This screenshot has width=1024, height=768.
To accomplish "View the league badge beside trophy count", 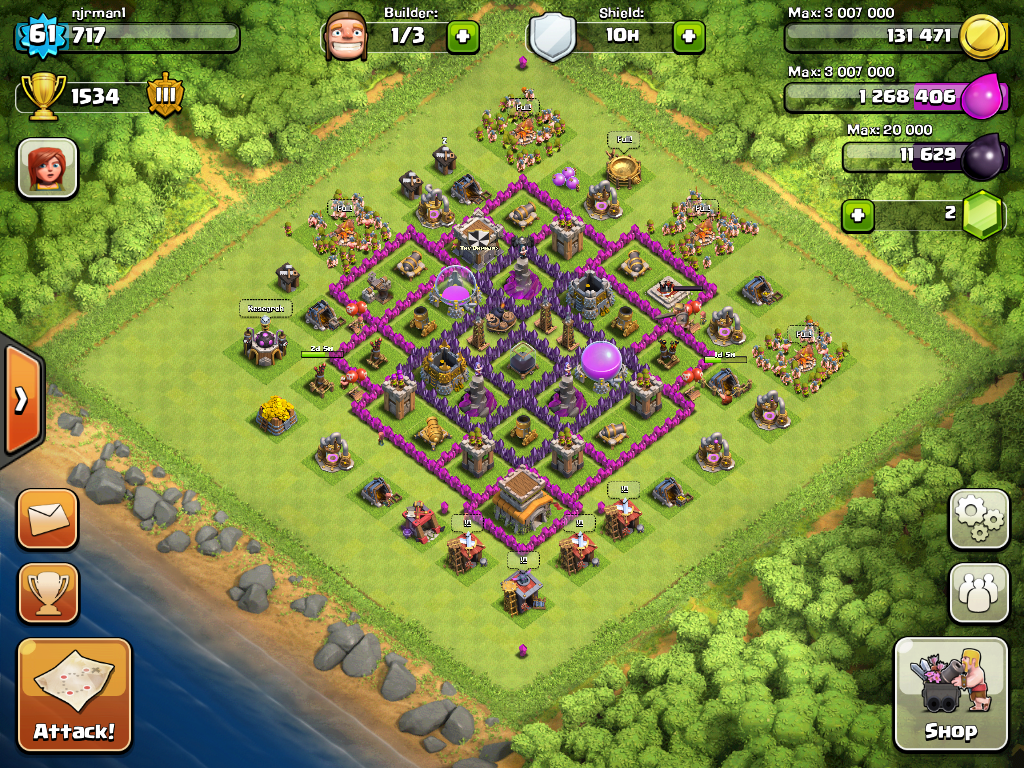I will coord(165,96).
